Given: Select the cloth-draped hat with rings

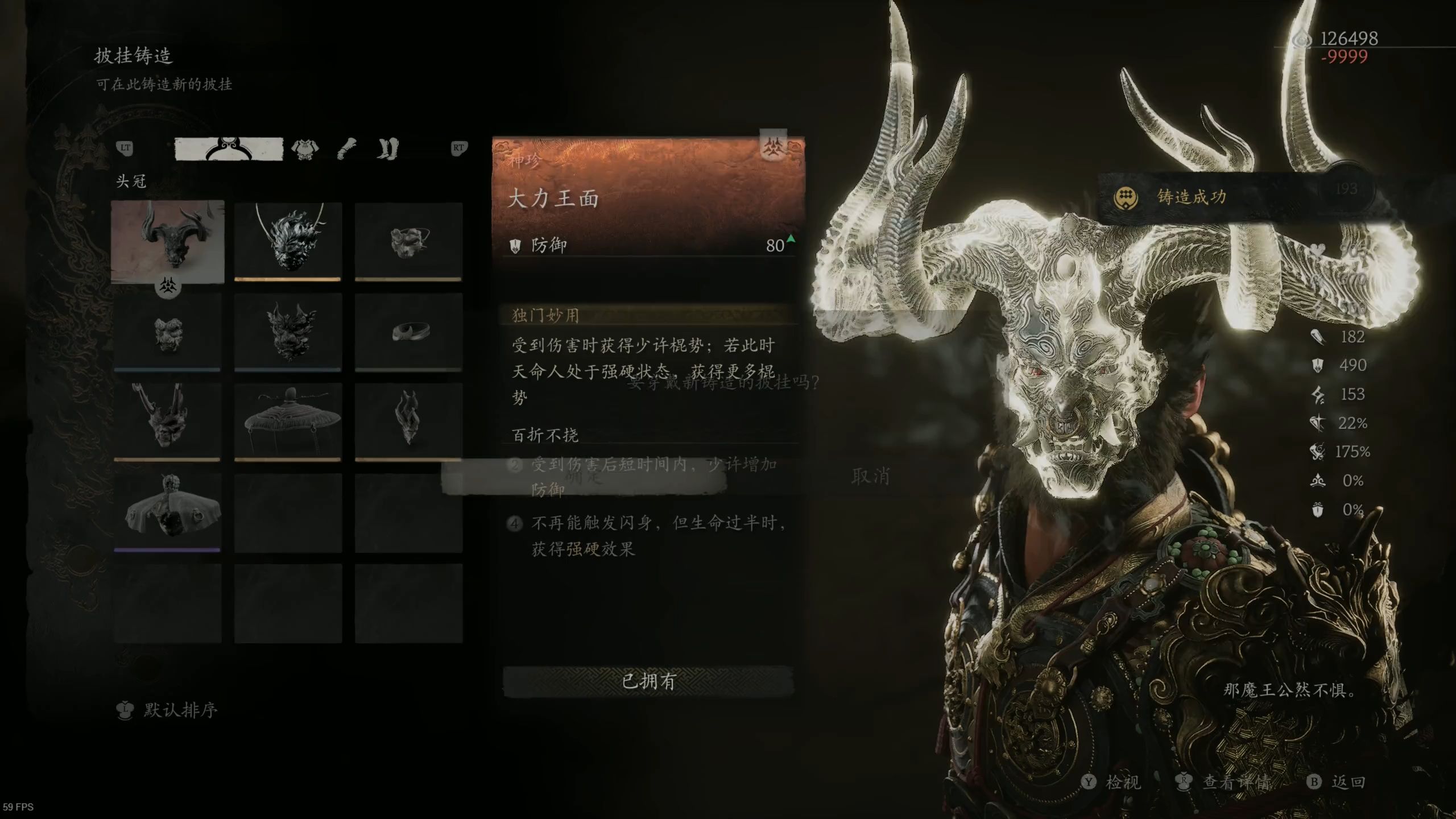Looking at the screenshot, I should pos(167,512).
